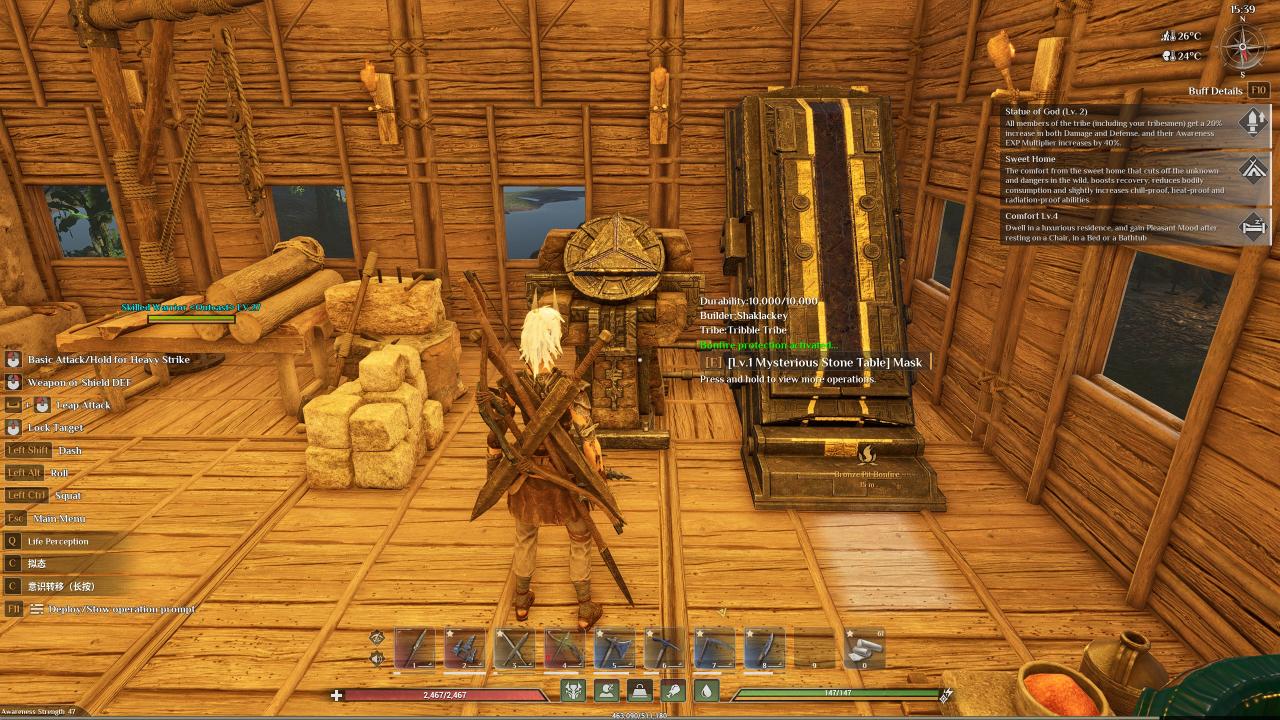View the hunger drumstick icon

pyautogui.click(x=673, y=690)
